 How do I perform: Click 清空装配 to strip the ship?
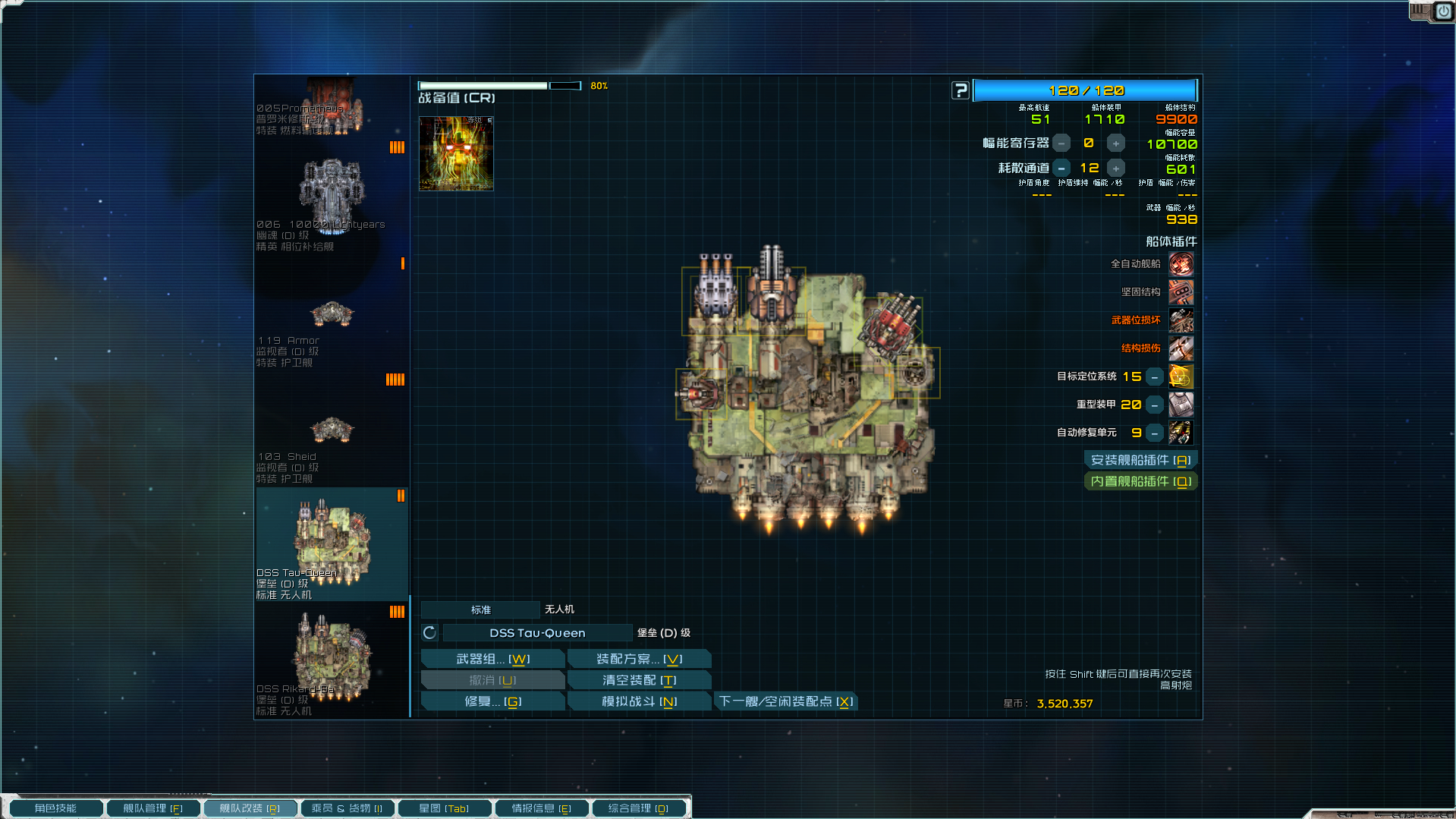click(639, 680)
